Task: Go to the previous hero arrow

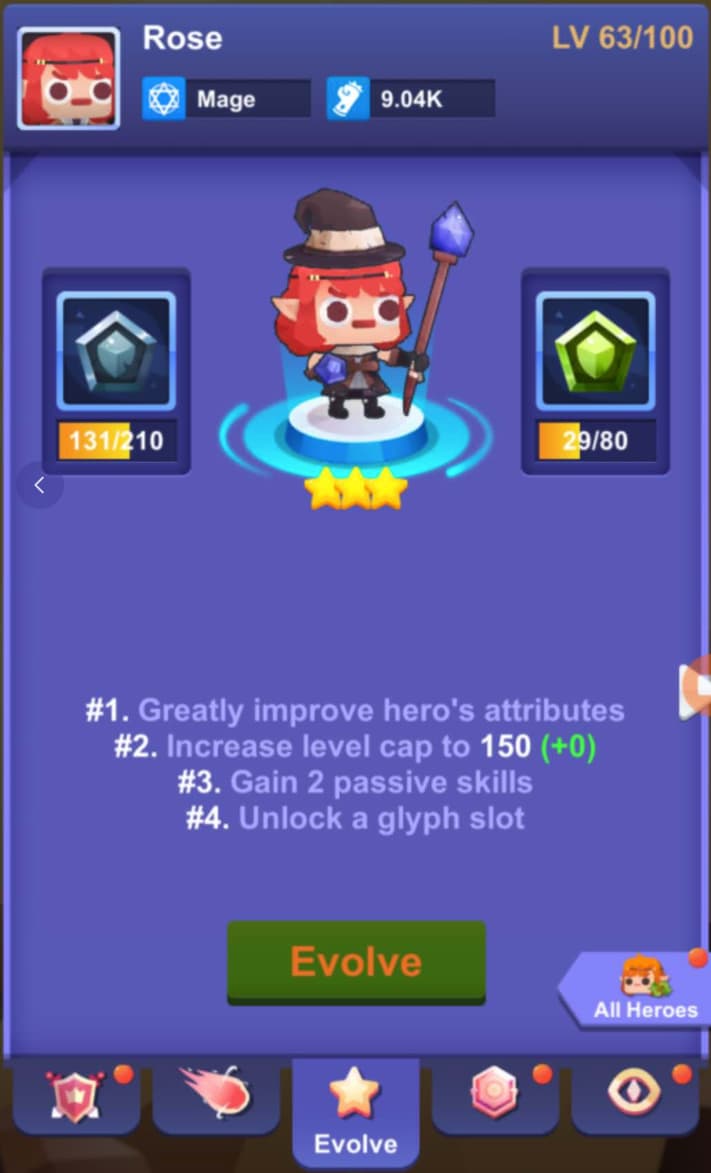Action: pos(40,486)
